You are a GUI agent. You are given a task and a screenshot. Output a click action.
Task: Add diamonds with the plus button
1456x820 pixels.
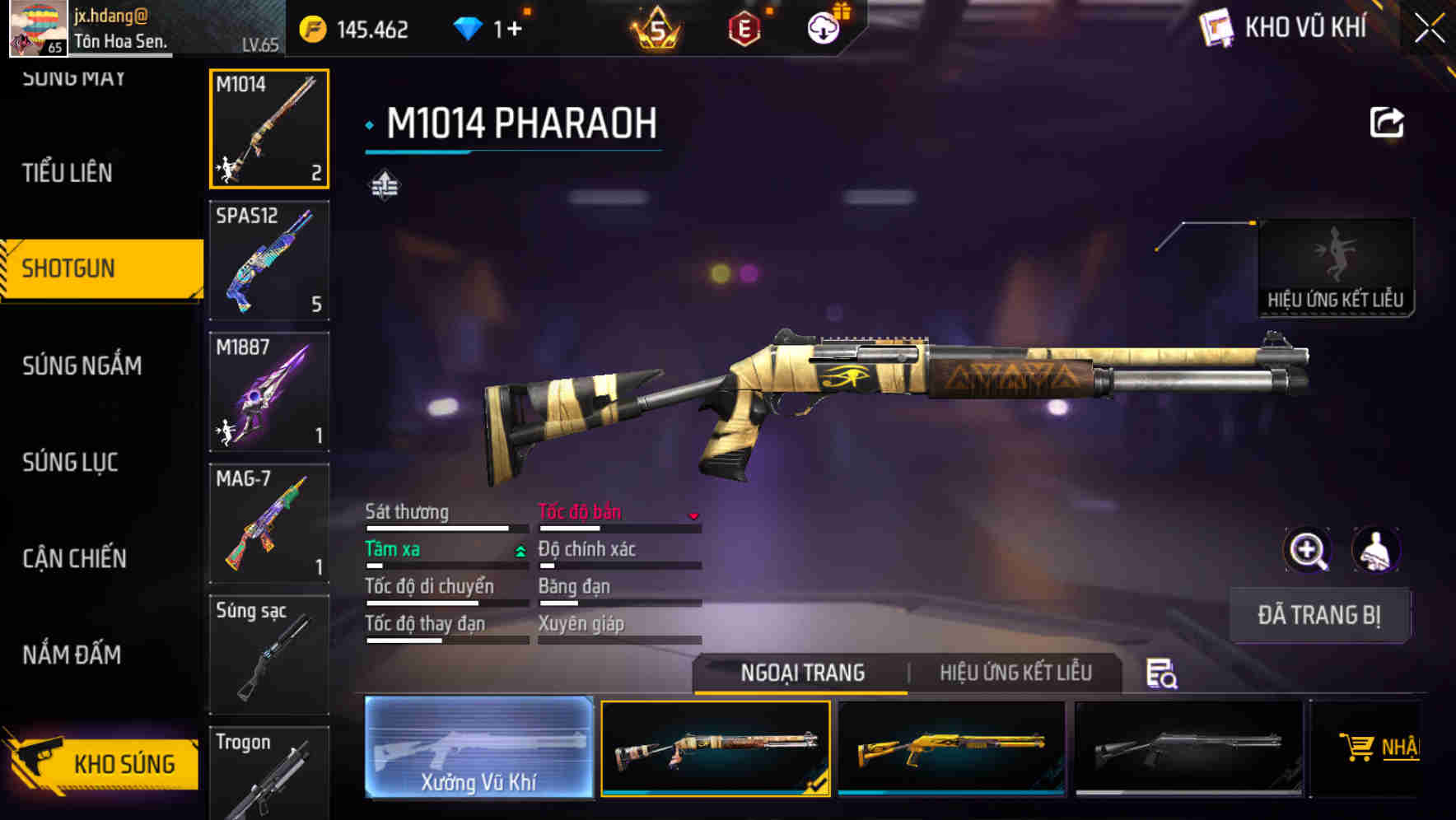[515, 30]
